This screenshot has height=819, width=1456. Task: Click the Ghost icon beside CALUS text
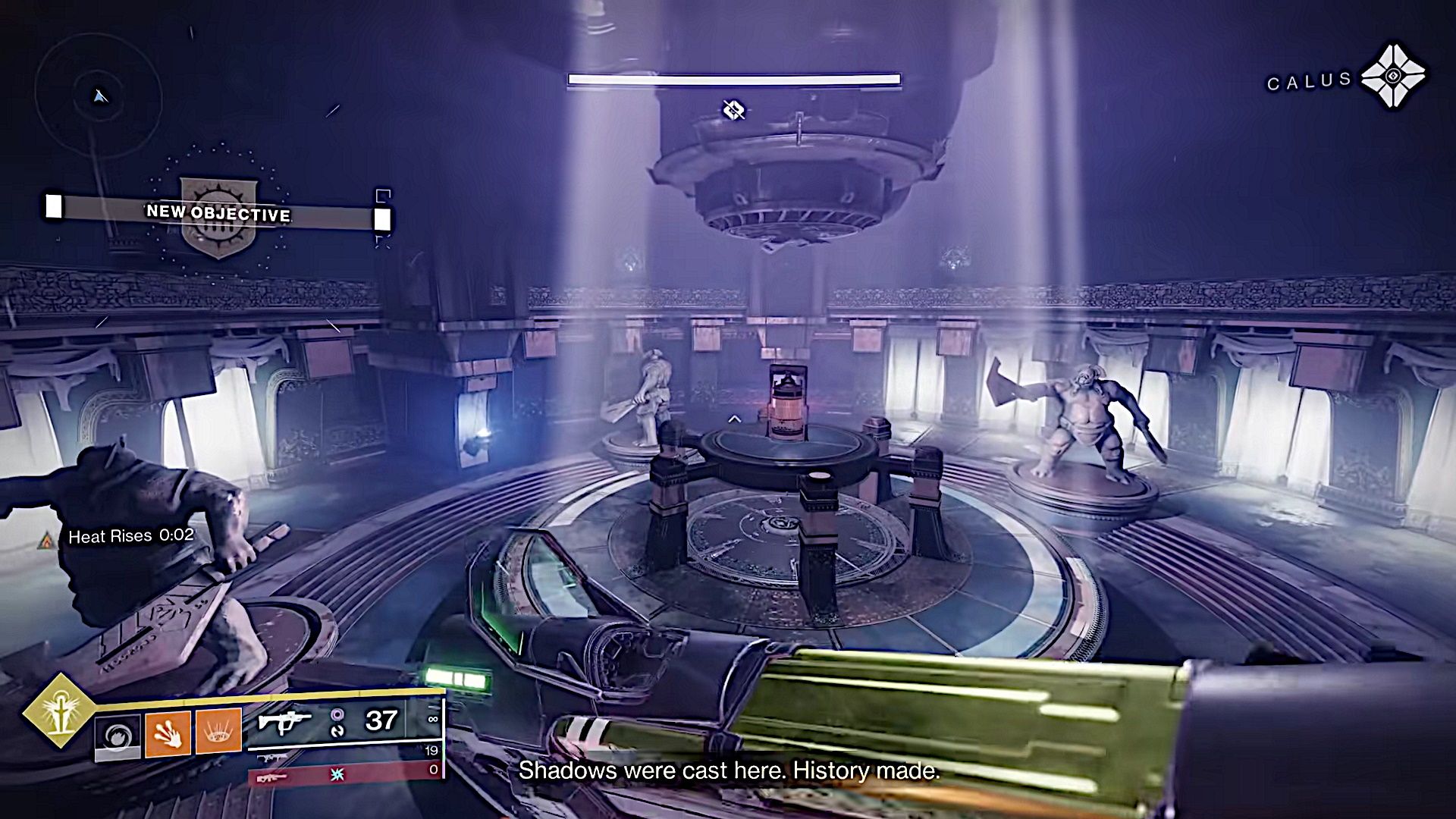(1394, 76)
